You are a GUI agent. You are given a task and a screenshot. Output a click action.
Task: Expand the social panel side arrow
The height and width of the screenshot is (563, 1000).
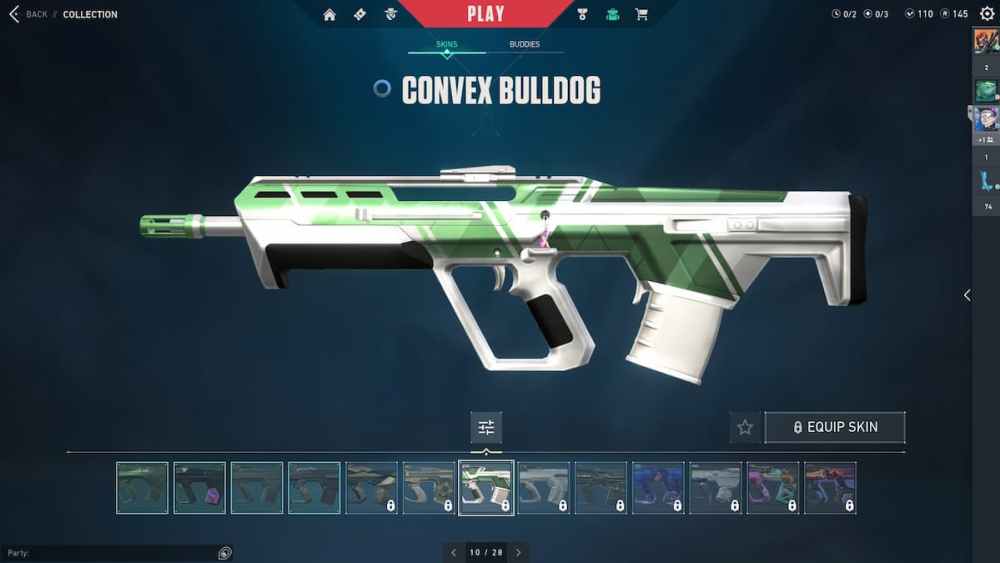click(x=966, y=295)
